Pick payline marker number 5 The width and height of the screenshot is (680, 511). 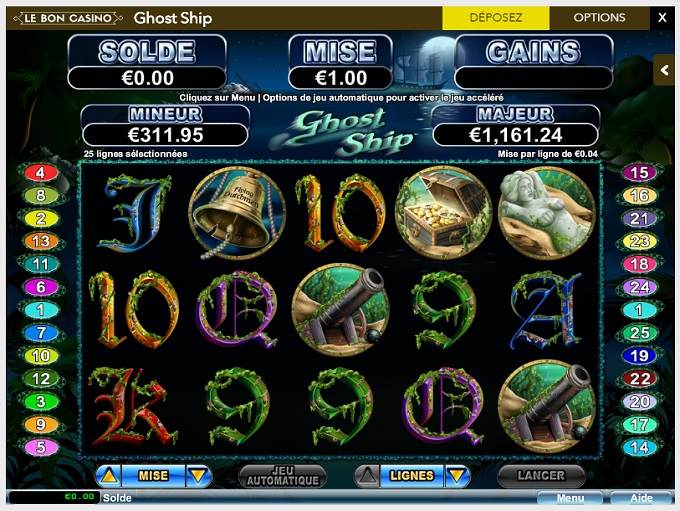[x=41, y=448]
